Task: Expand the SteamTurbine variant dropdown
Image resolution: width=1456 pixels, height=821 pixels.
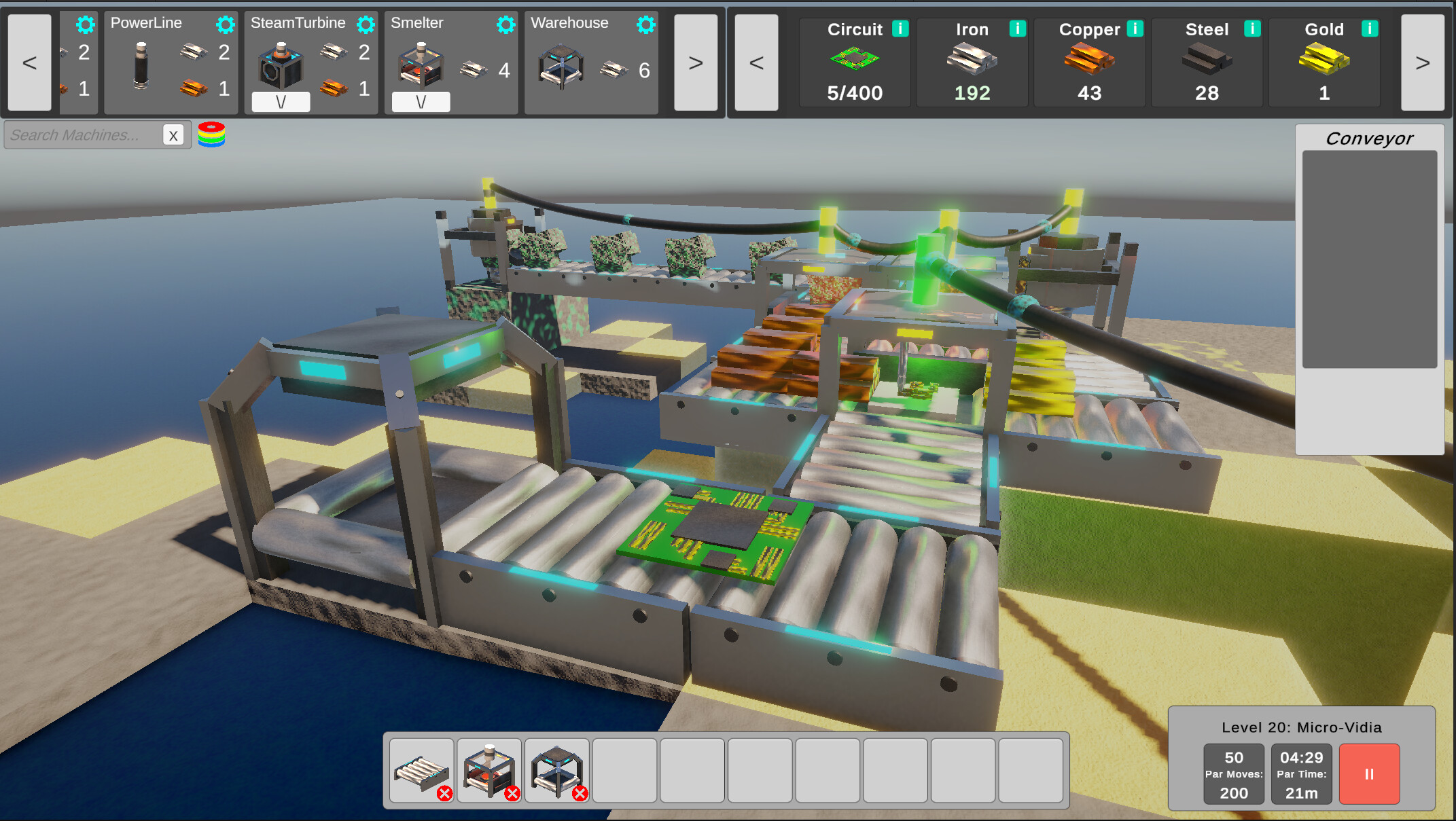Action: [x=281, y=102]
